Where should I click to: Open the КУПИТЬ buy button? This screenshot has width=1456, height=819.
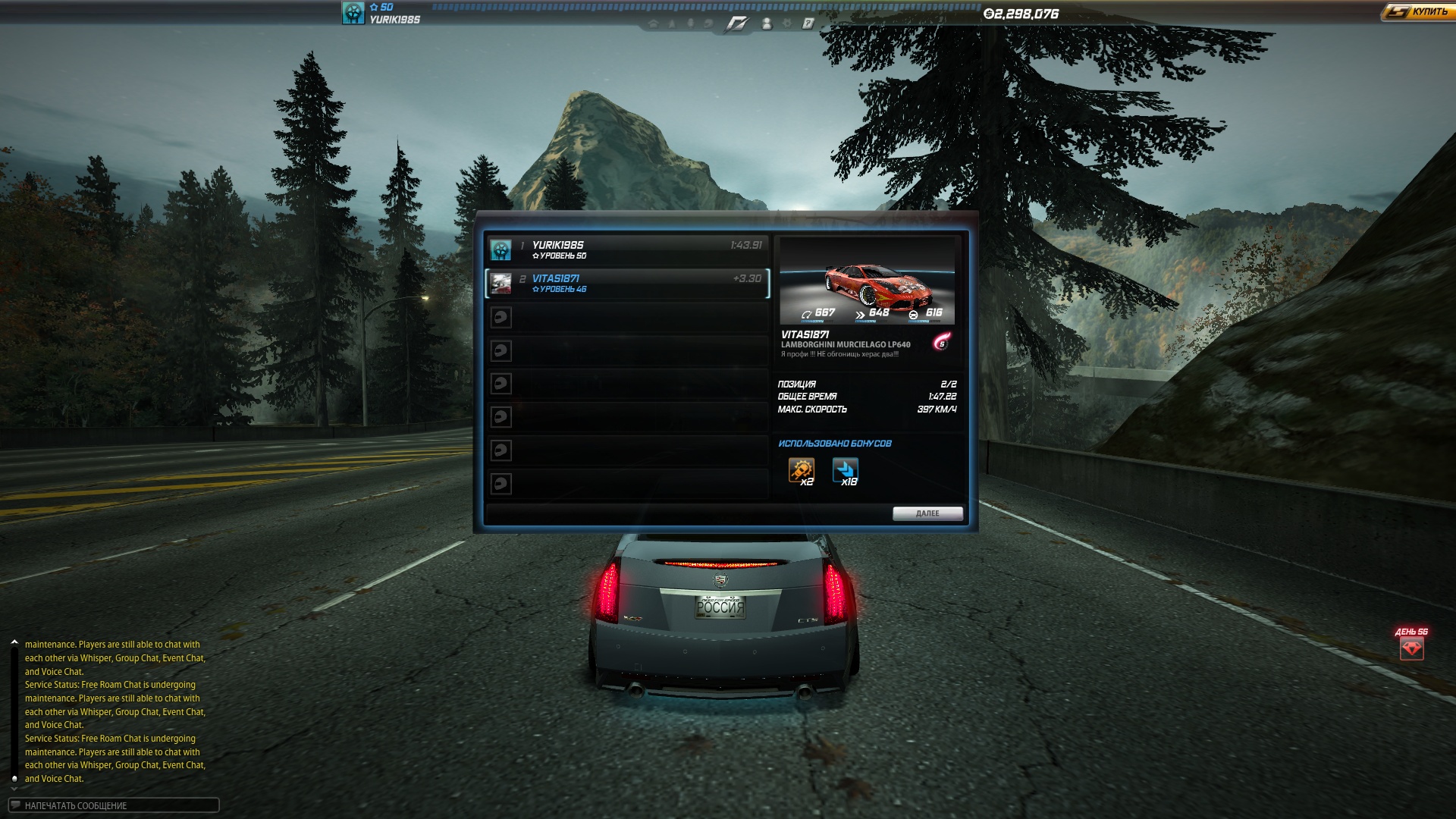[x=1418, y=12]
